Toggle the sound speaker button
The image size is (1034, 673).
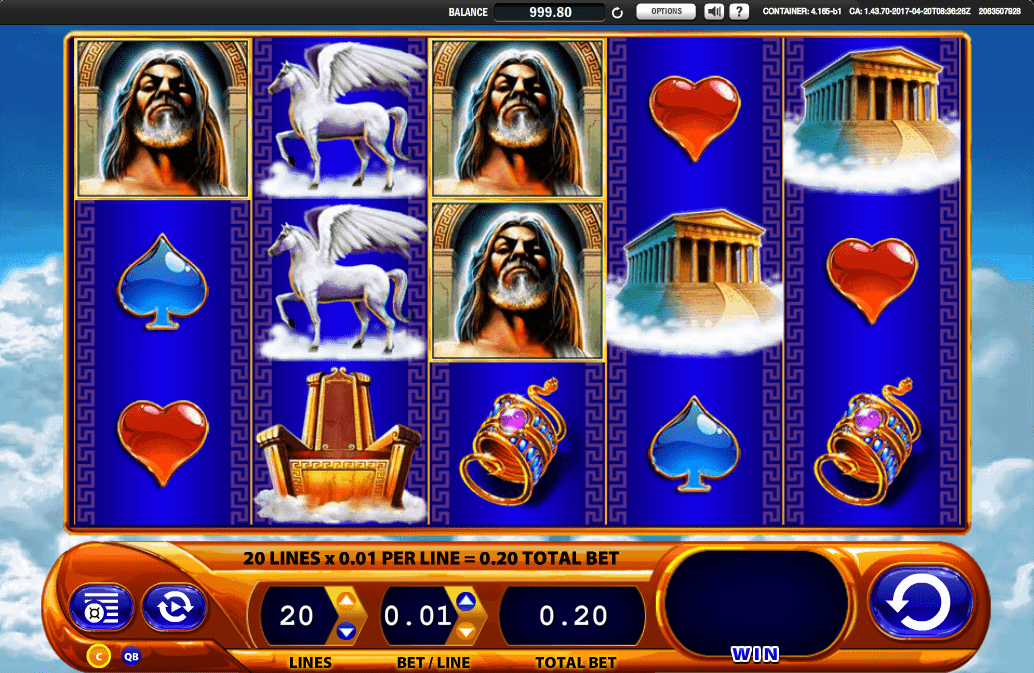click(714, 12)
